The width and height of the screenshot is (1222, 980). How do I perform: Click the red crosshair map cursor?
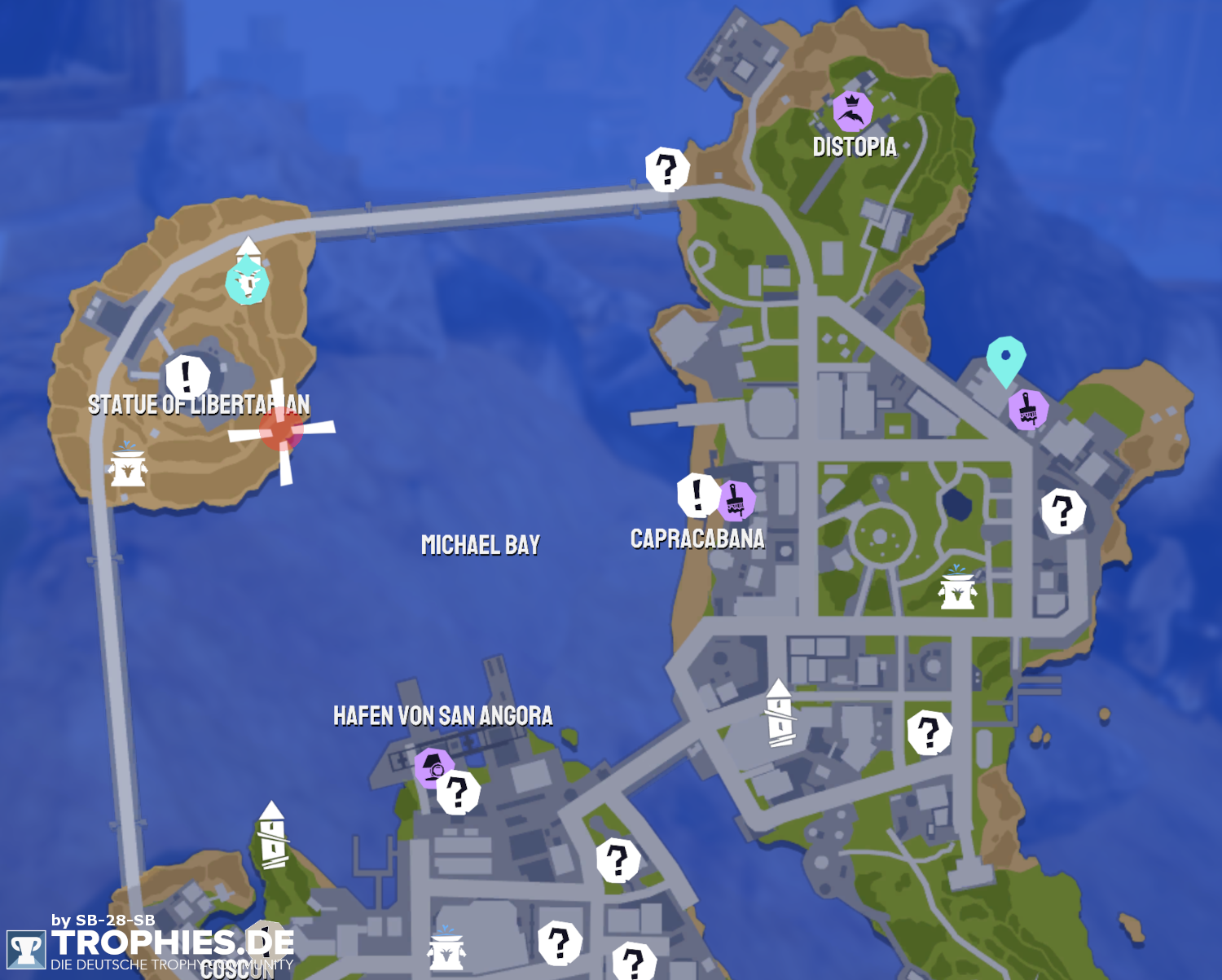[x=282, y=430]
